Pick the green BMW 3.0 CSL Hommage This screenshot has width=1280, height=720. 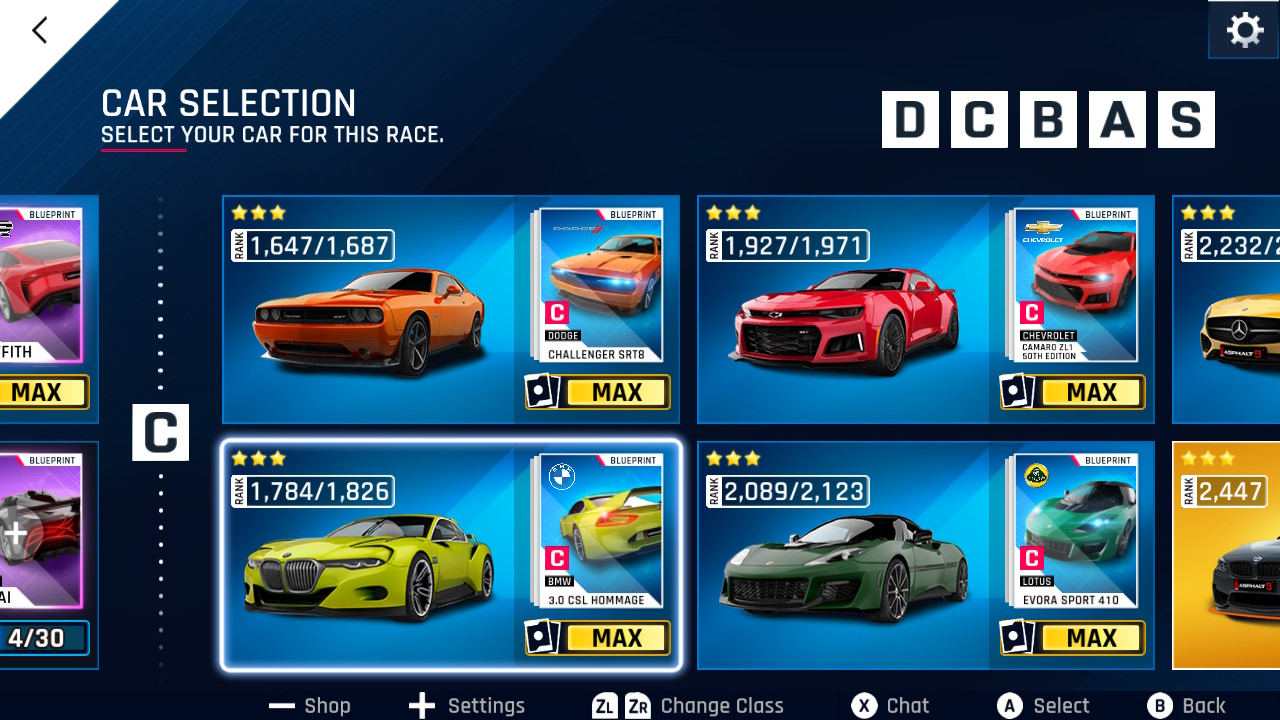368,565
